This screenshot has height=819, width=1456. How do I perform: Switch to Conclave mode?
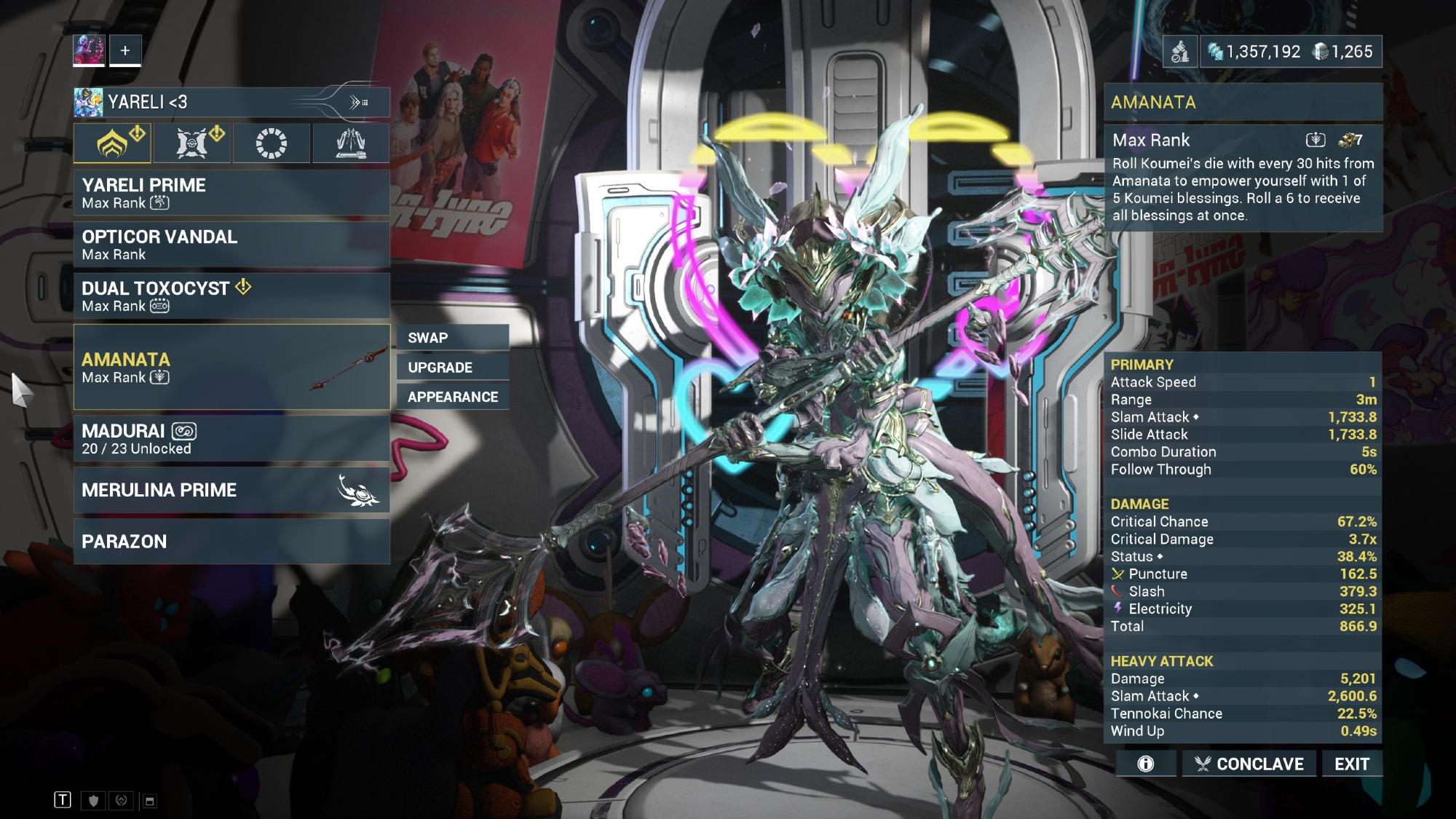coord(1249,764)
